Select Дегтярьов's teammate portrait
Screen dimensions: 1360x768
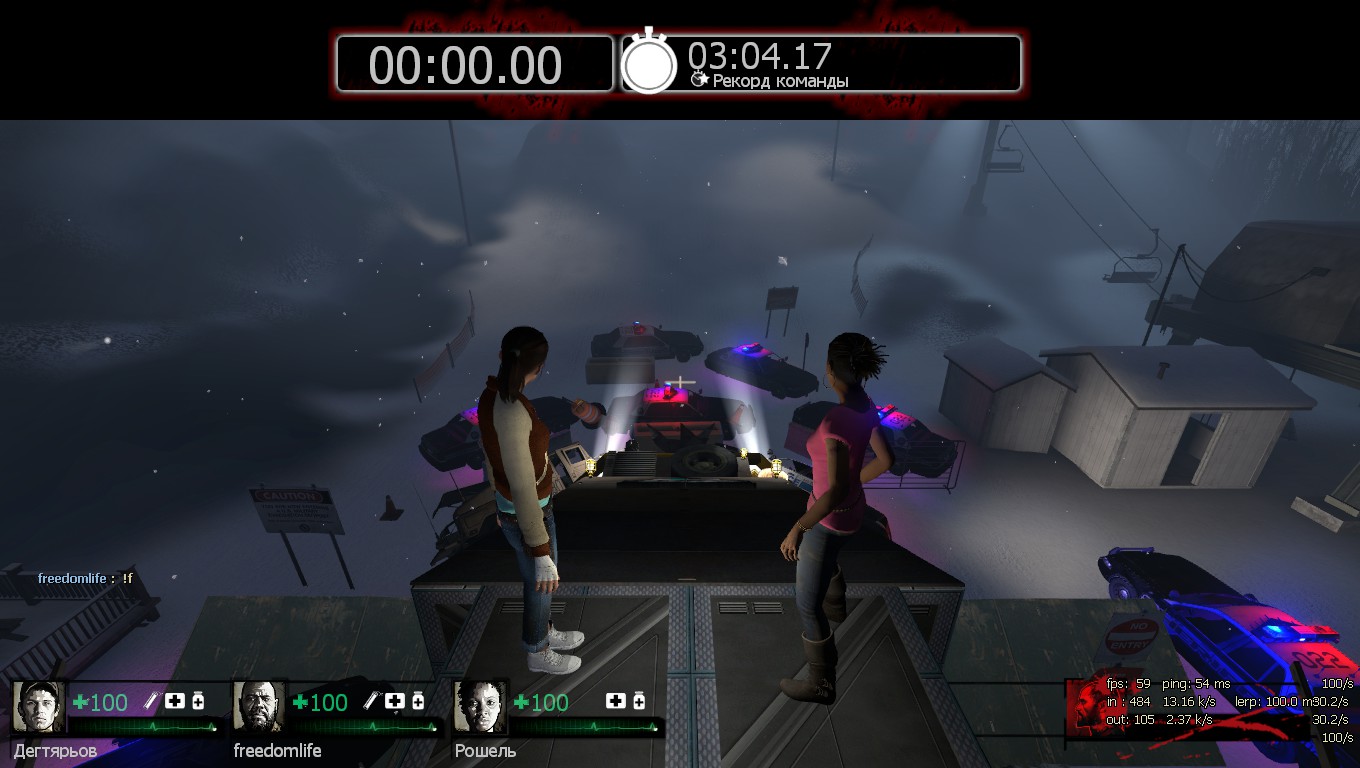[39, 707]
